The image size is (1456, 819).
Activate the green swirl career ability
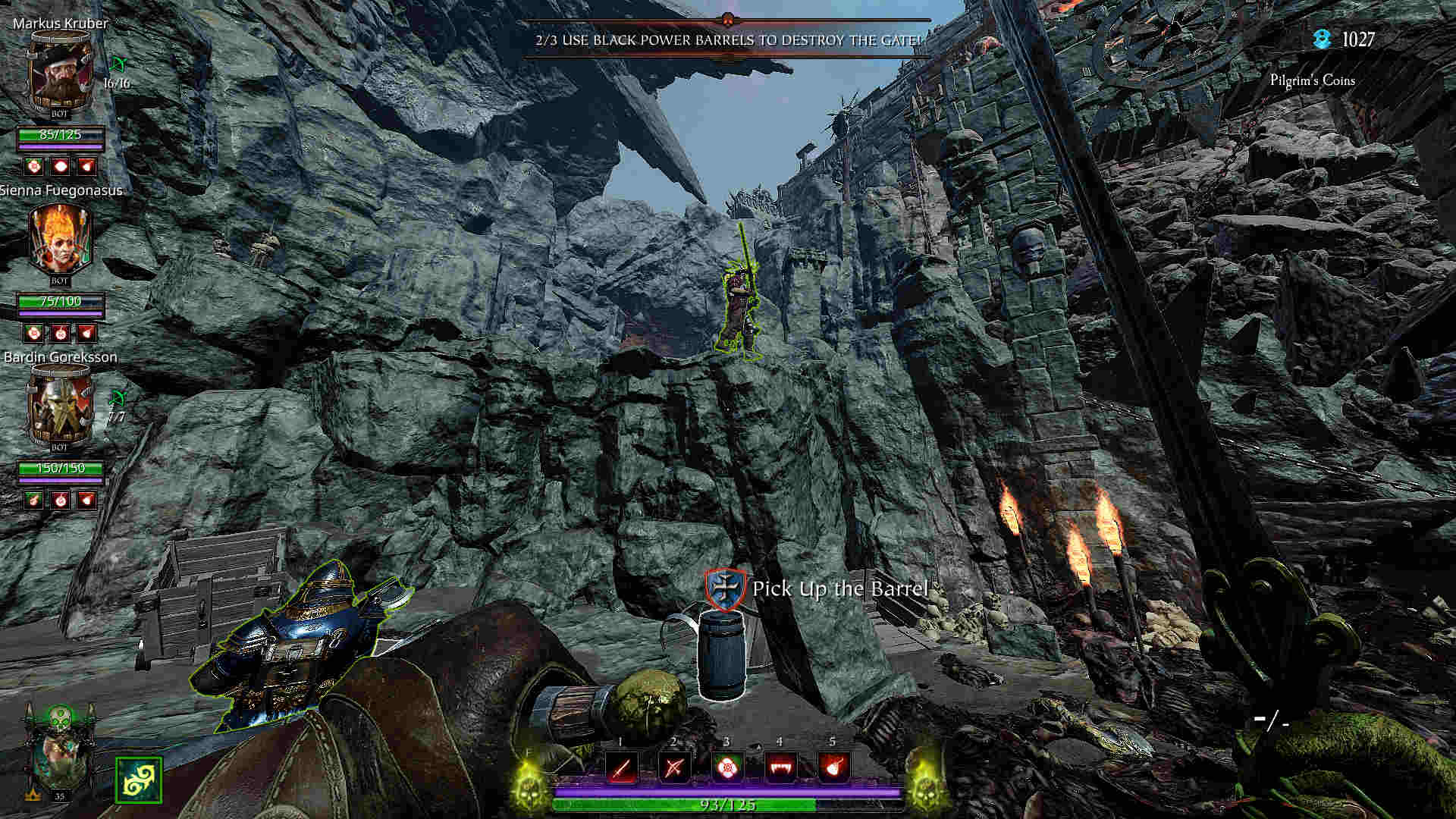pyautogui.click(x=139, y=780)
